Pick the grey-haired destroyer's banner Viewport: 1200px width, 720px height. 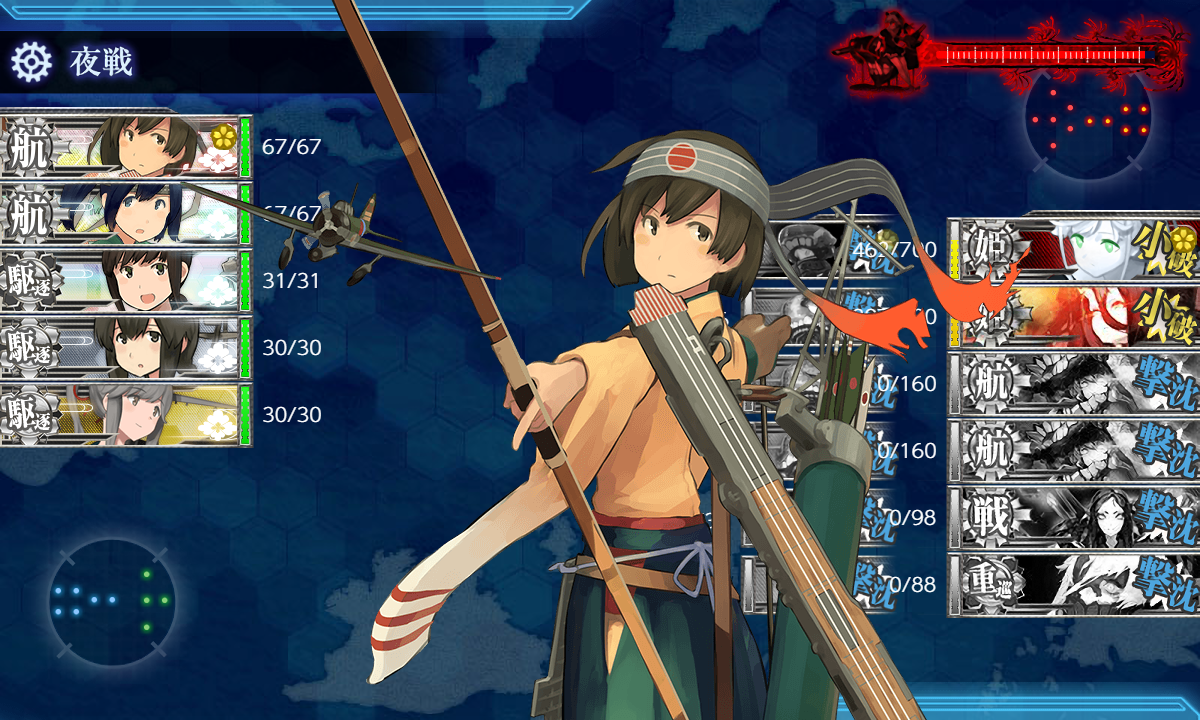(125, 415)
